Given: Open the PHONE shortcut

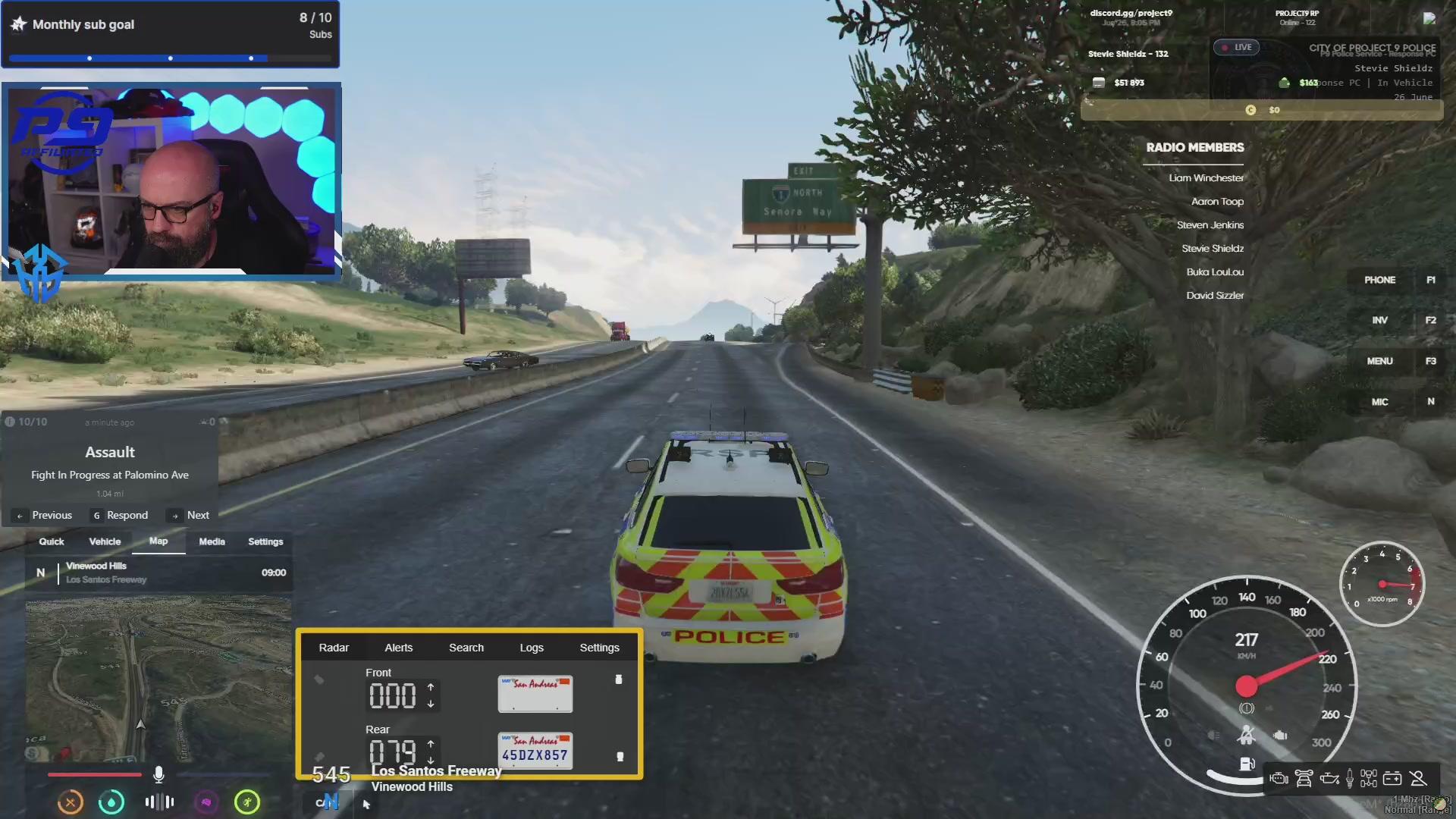Looking at the screenshot, I should coord(1379,280).
